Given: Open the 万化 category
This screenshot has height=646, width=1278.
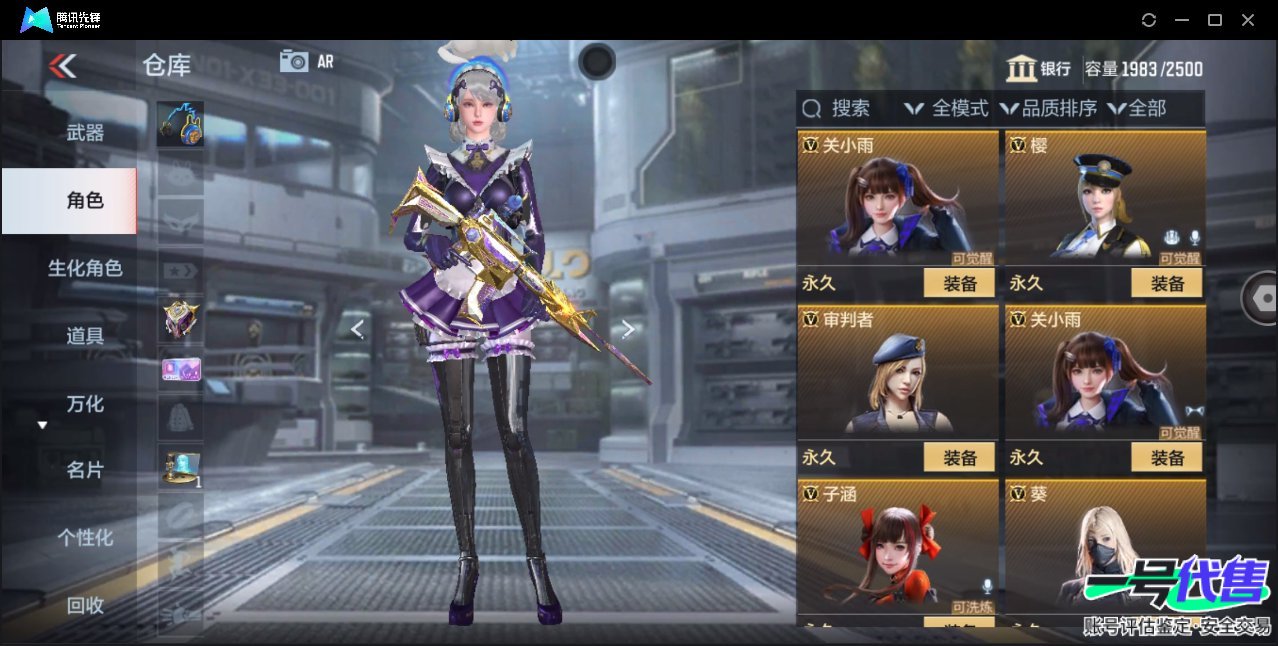Looking at the screenshot, I should (x=85, y=404).
